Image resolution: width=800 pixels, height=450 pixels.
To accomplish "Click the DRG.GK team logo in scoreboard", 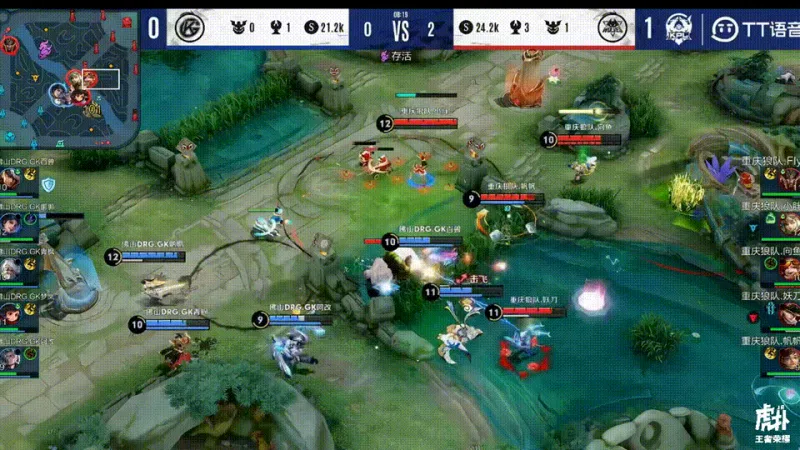I will coord(188,27).
